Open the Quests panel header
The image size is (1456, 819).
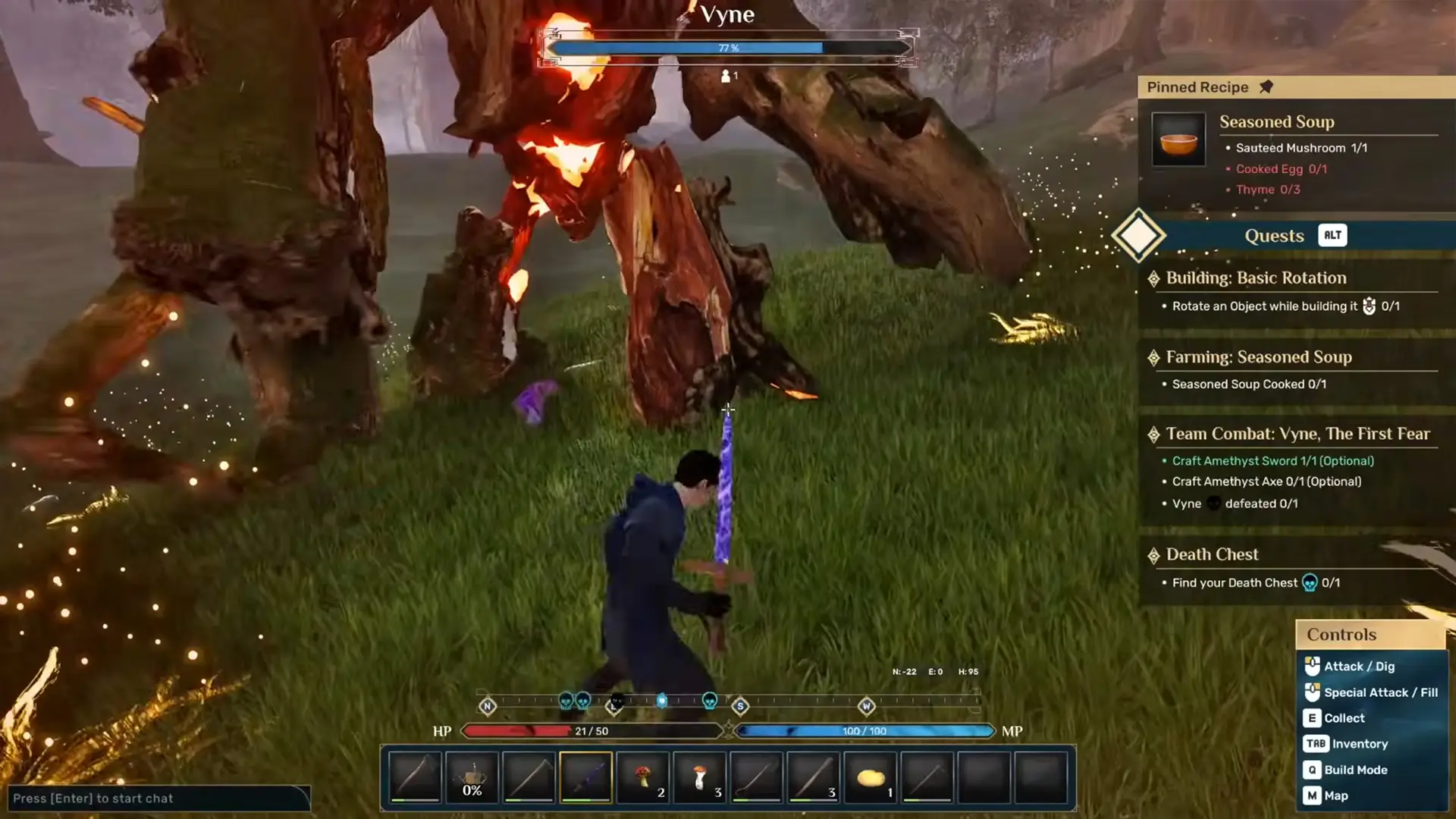click(x=1275, y=235)
